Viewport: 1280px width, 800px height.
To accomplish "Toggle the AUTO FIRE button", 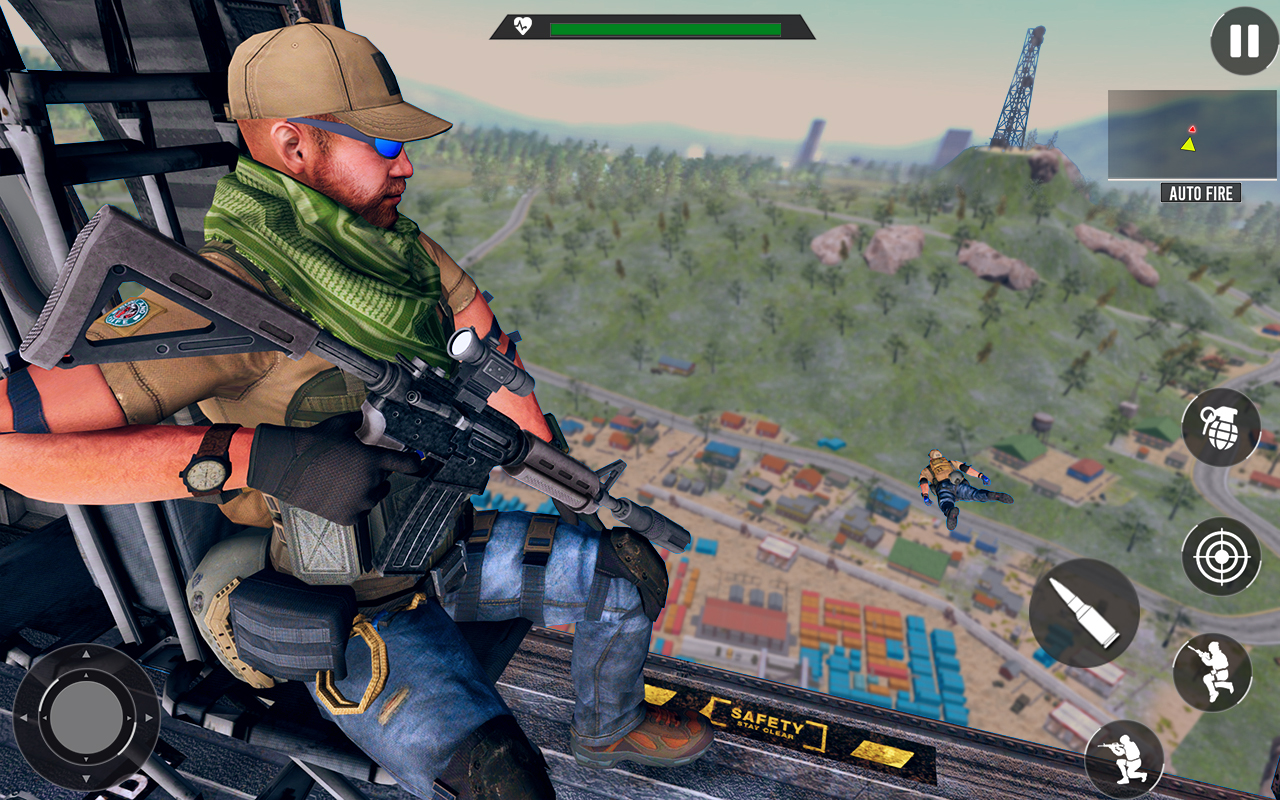I will click(1200, 193).
